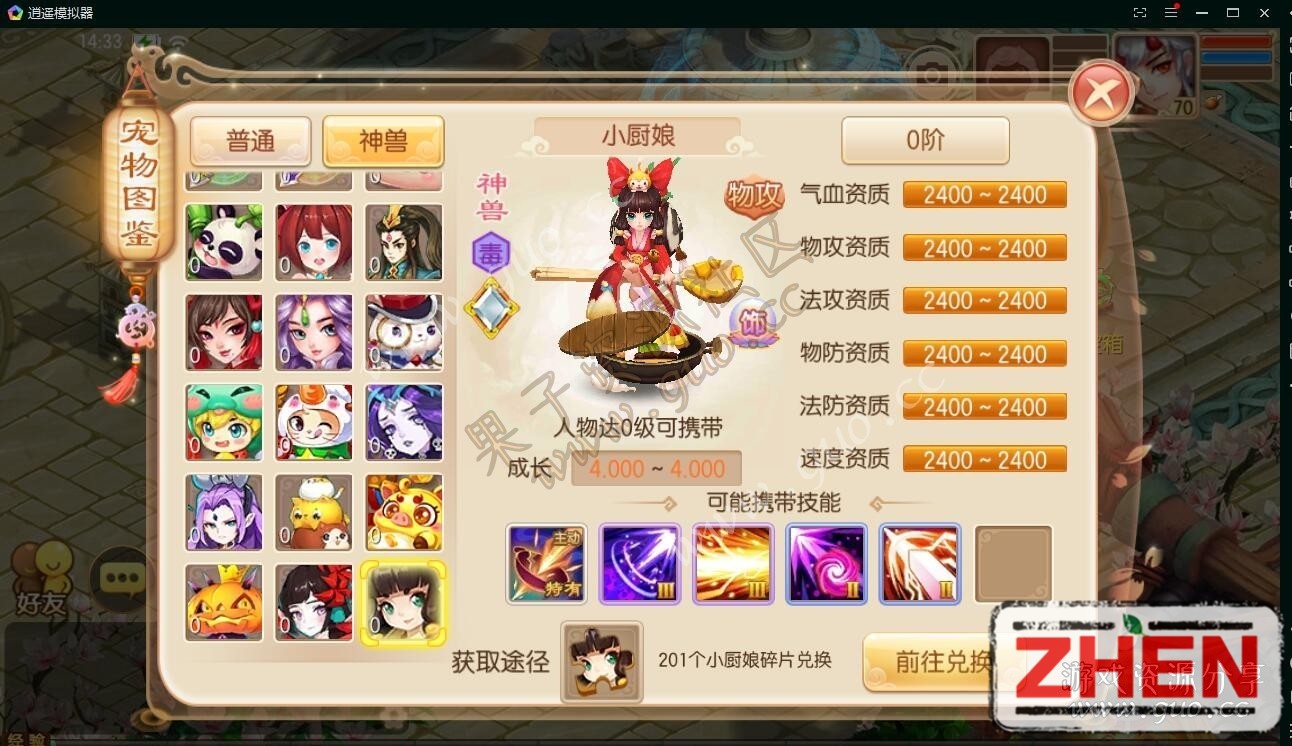This screenshot has height=746, width=1292.
Task: Open the panda pet's detail page
Action: [223, 242]
